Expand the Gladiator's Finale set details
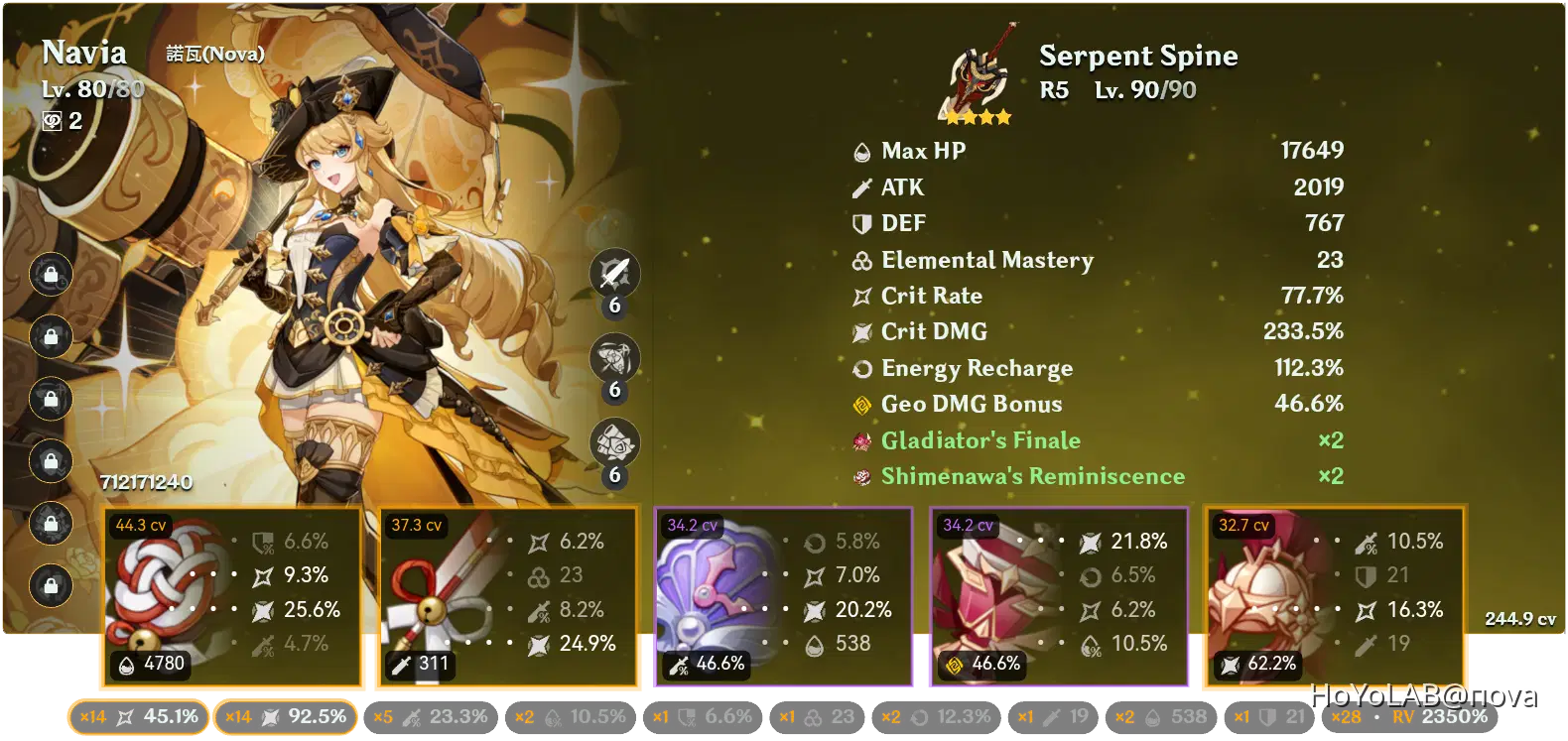 980,440
